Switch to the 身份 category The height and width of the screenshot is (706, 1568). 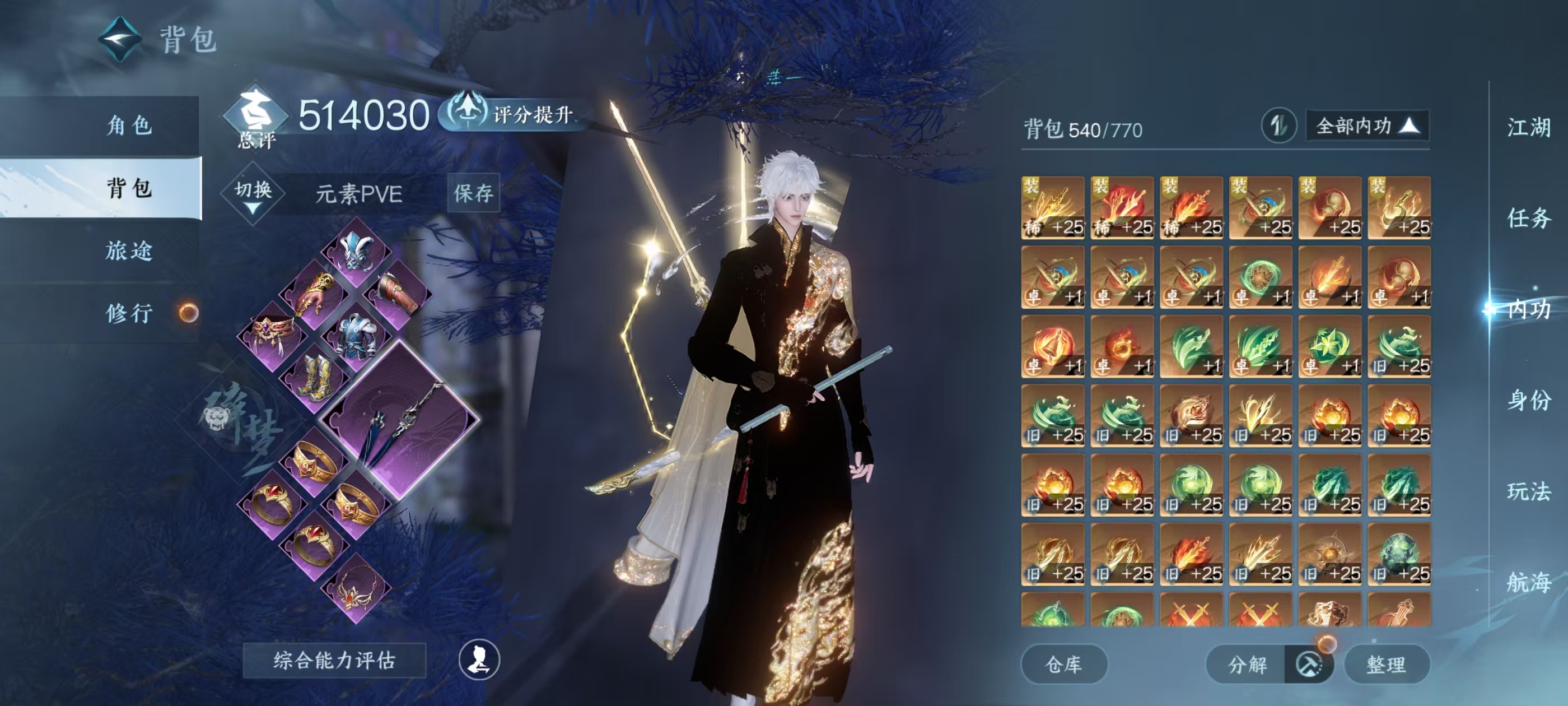[x=1528, y=400]
